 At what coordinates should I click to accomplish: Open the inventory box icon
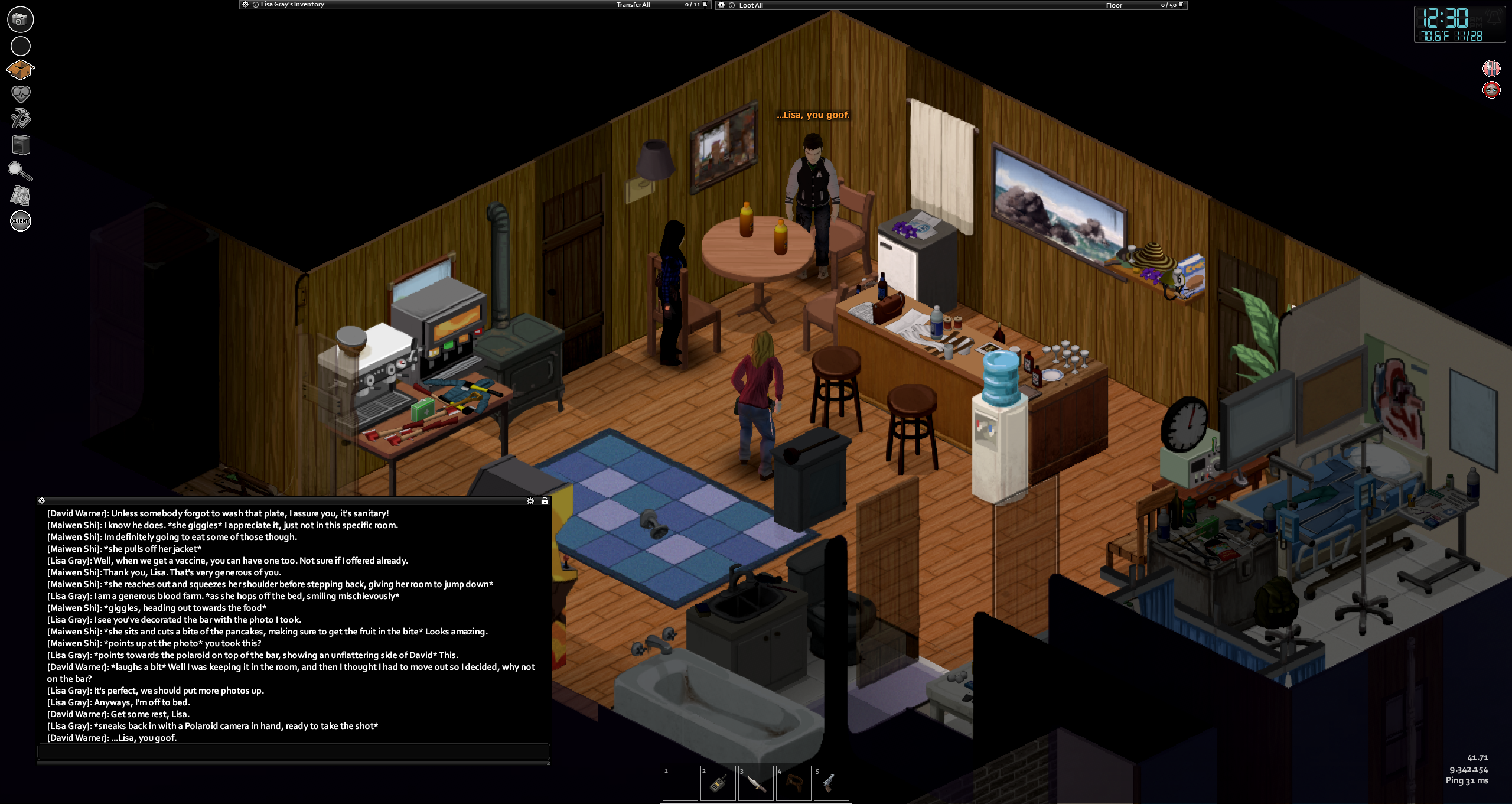pyautogui.click(x=20, y=70)
